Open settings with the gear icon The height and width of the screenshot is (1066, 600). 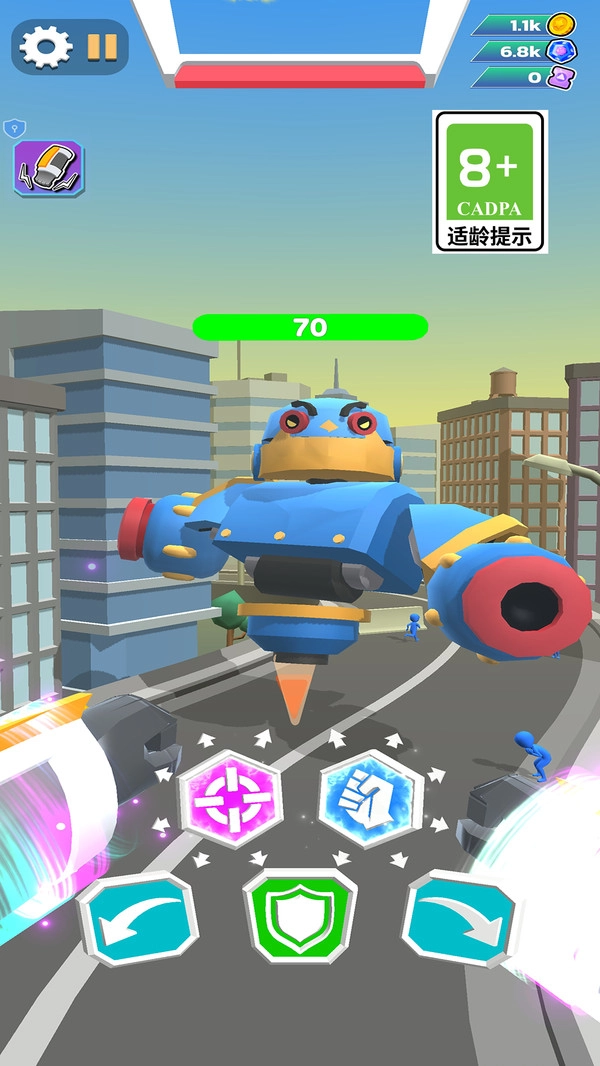click(46, 47)
